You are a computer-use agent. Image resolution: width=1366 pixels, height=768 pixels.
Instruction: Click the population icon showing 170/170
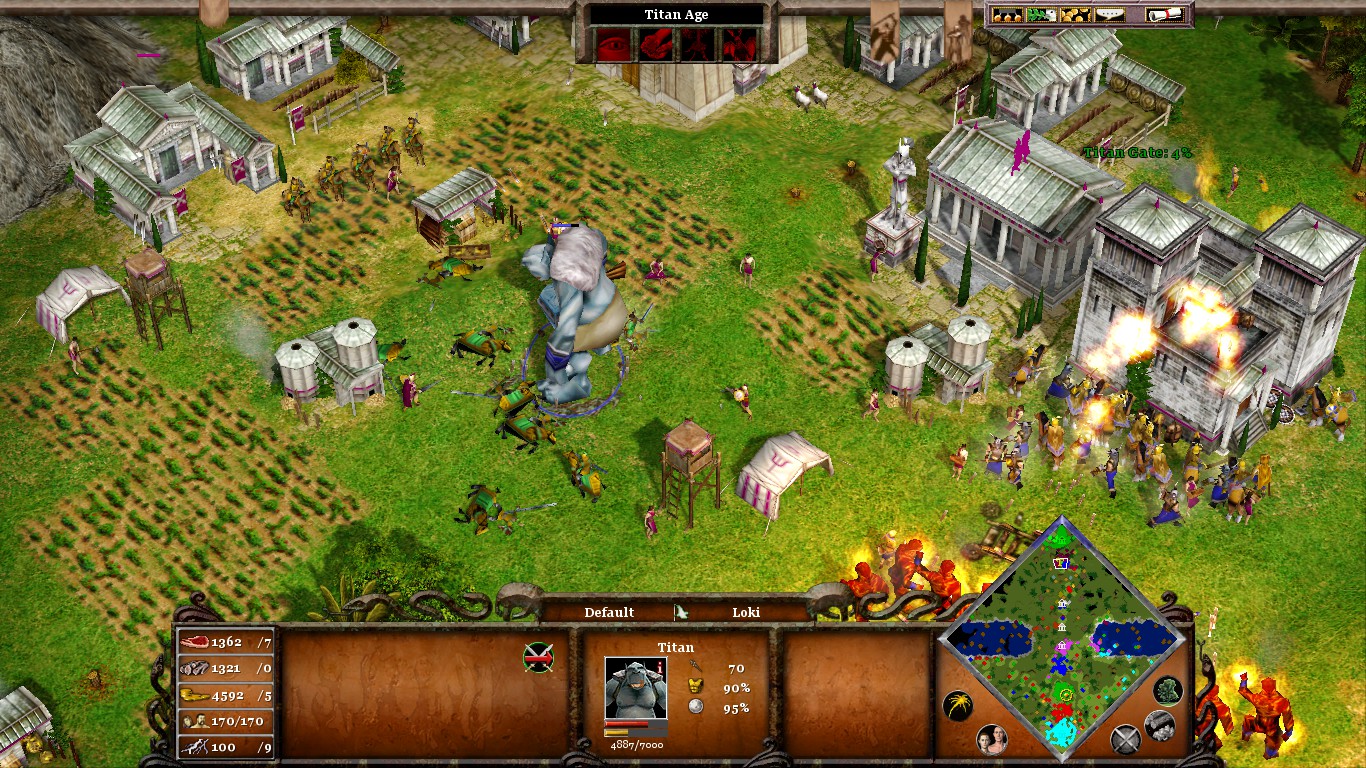pos(195,721)
